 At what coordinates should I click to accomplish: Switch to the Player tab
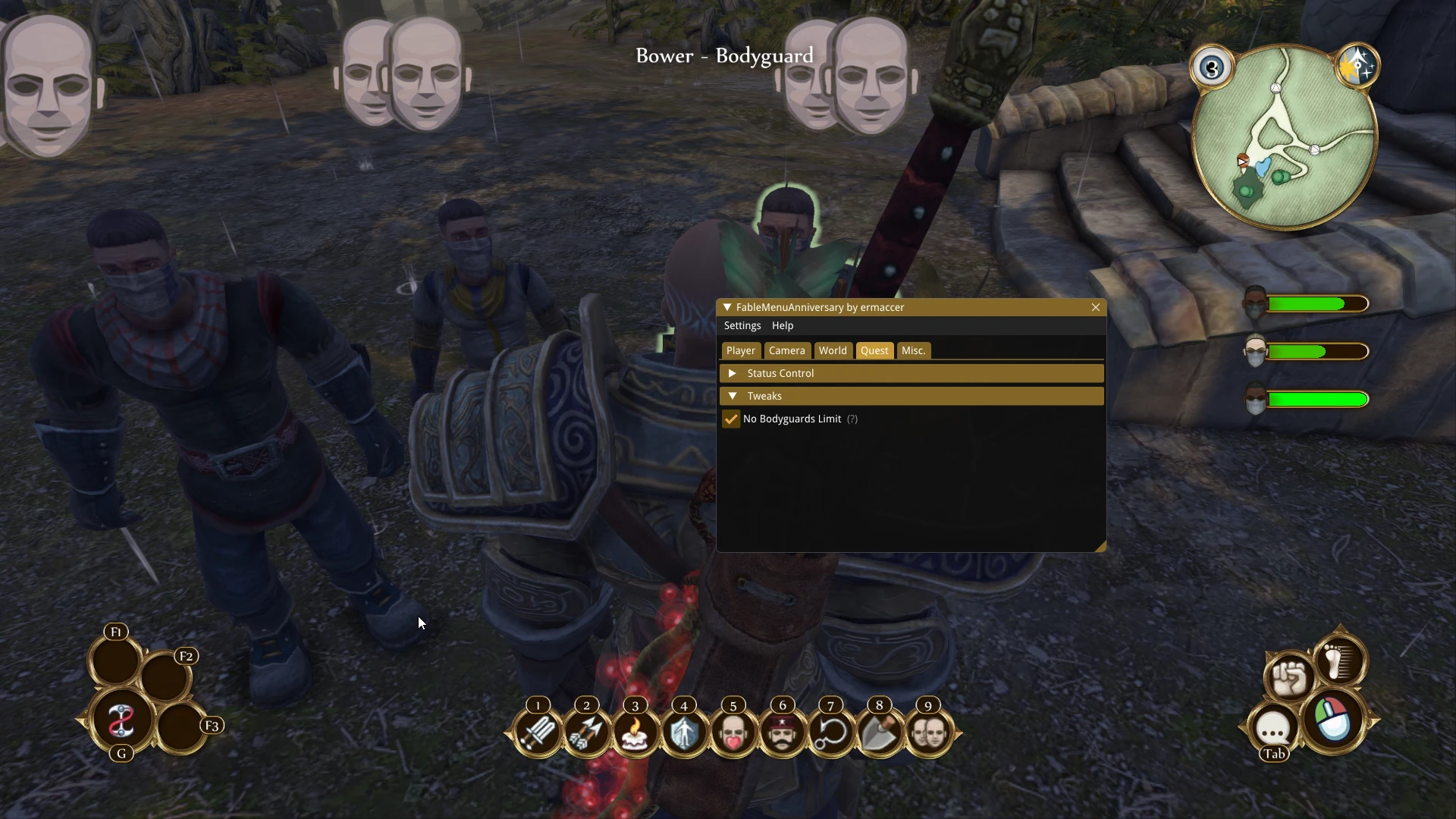tap(740, 350)
